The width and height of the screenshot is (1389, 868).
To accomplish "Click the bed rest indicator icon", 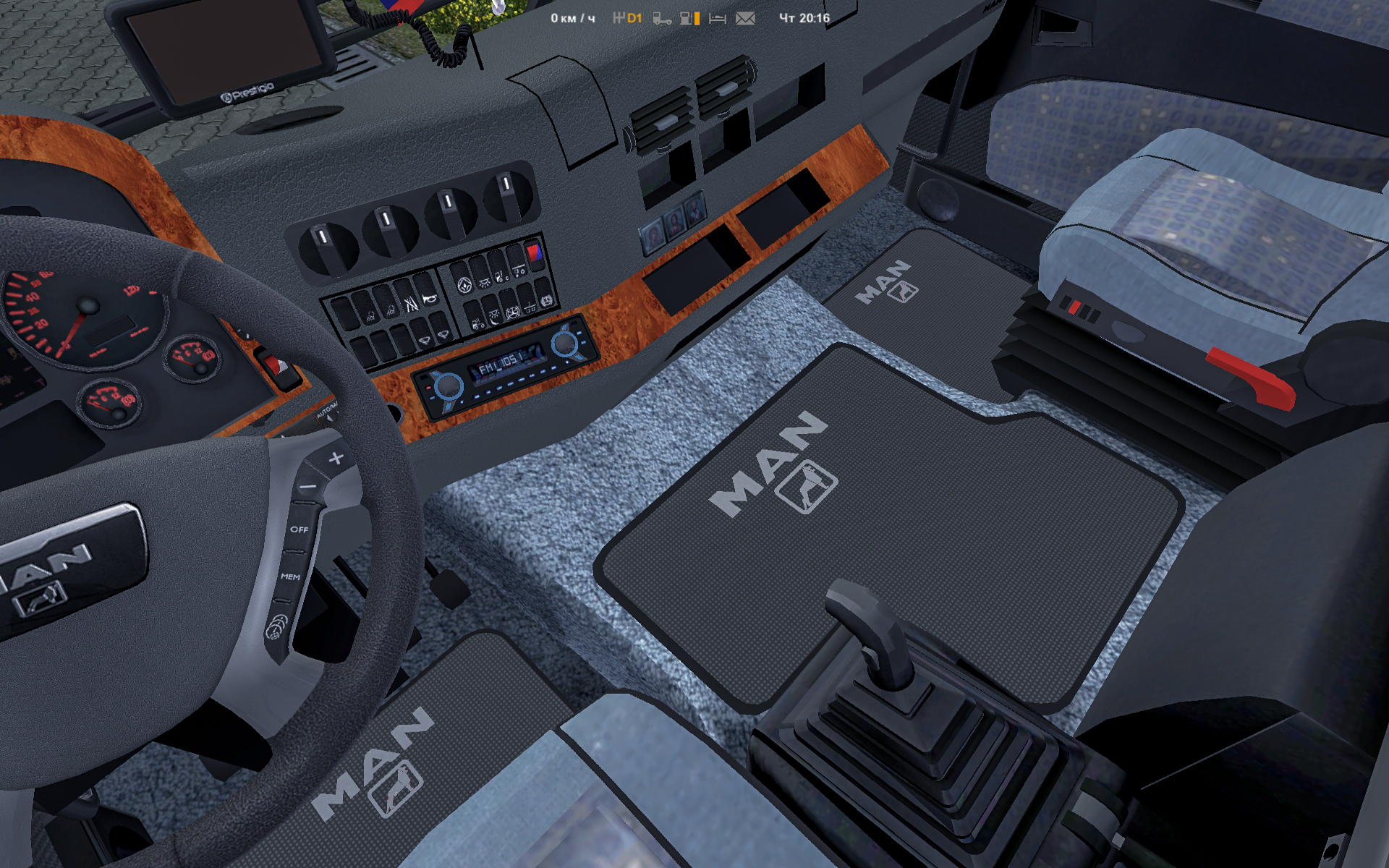I will 717,18.
